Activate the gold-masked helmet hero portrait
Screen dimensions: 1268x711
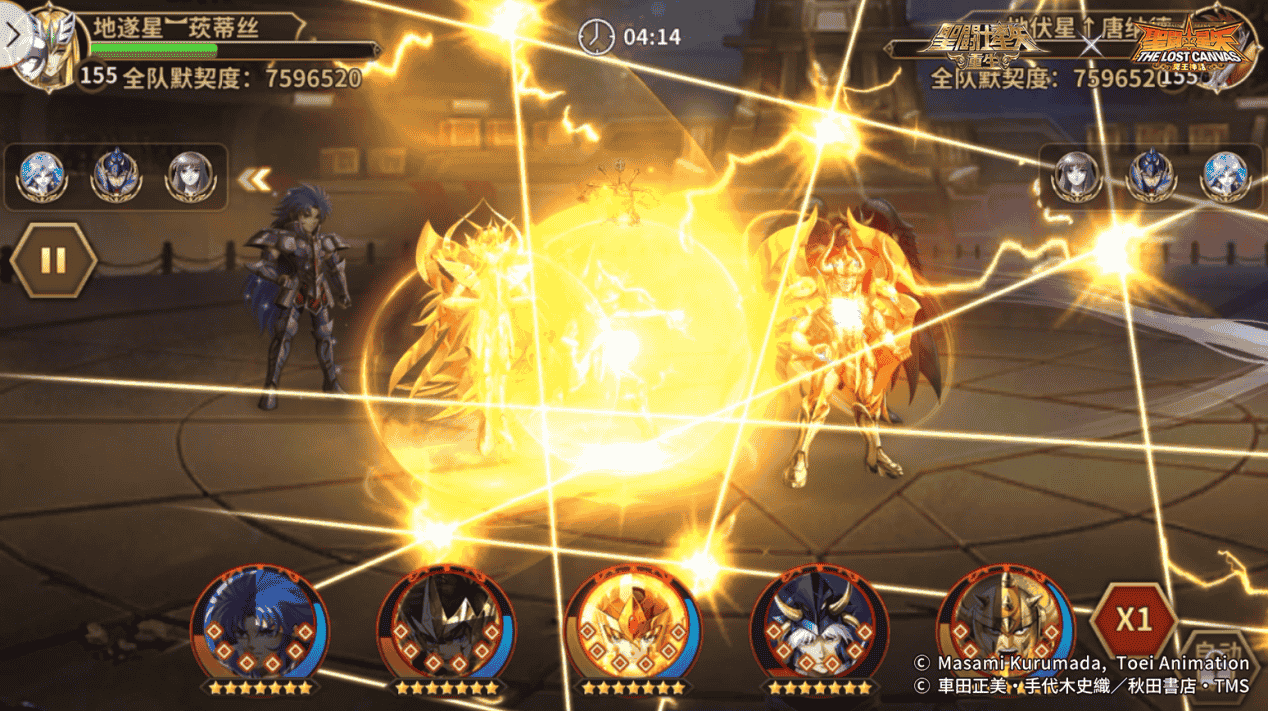[x=1004, y=623]
